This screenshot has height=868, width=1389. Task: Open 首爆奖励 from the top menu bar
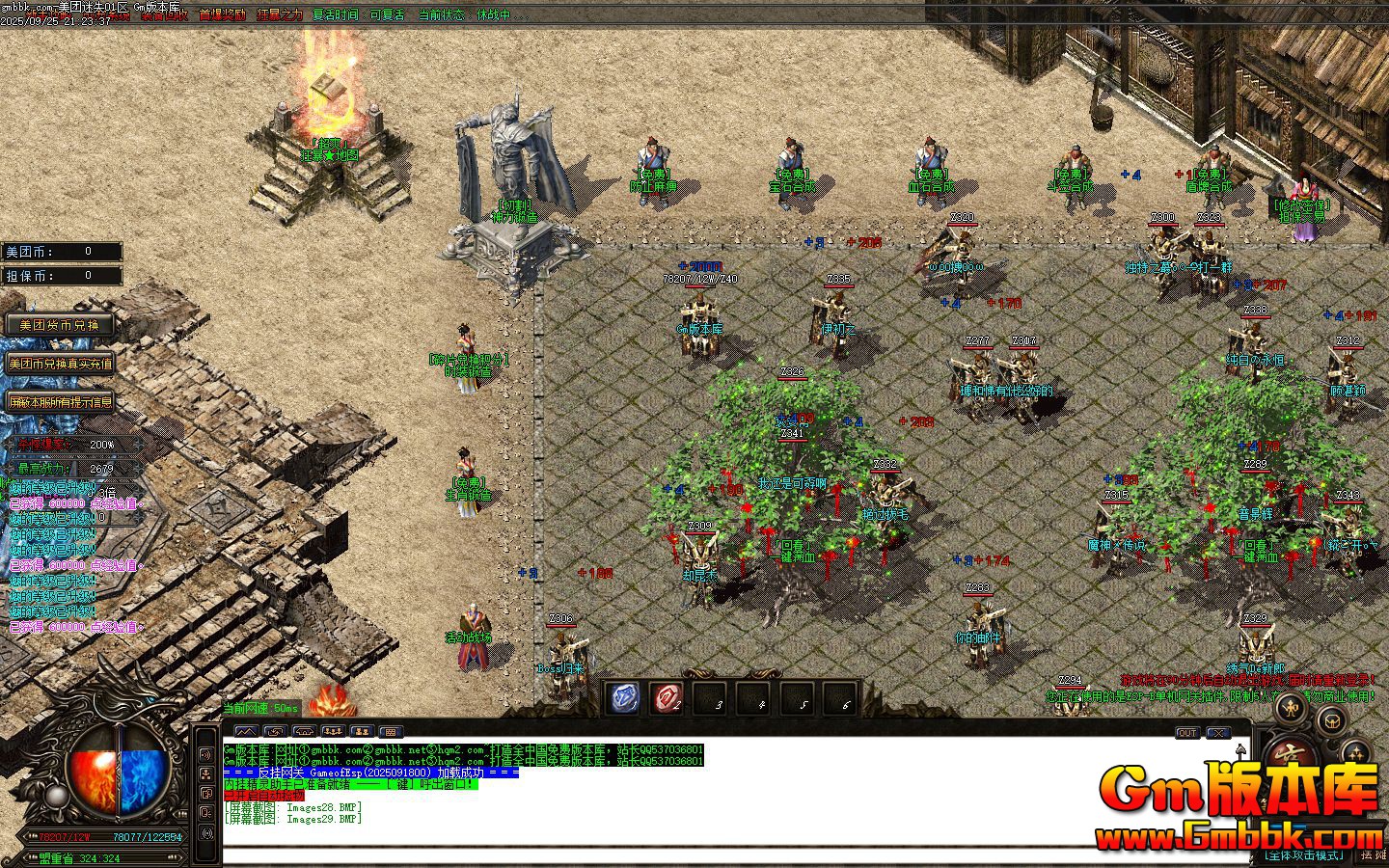tap(221, 15)
